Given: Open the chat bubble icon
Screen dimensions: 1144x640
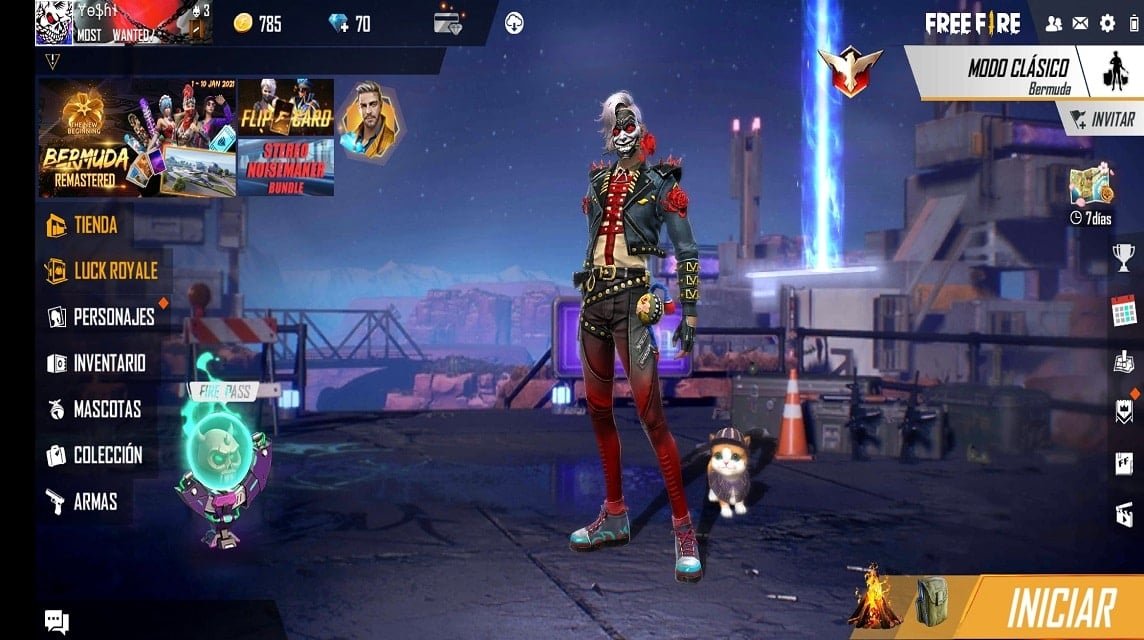Looking at the screenshot, I should (57, 621).
